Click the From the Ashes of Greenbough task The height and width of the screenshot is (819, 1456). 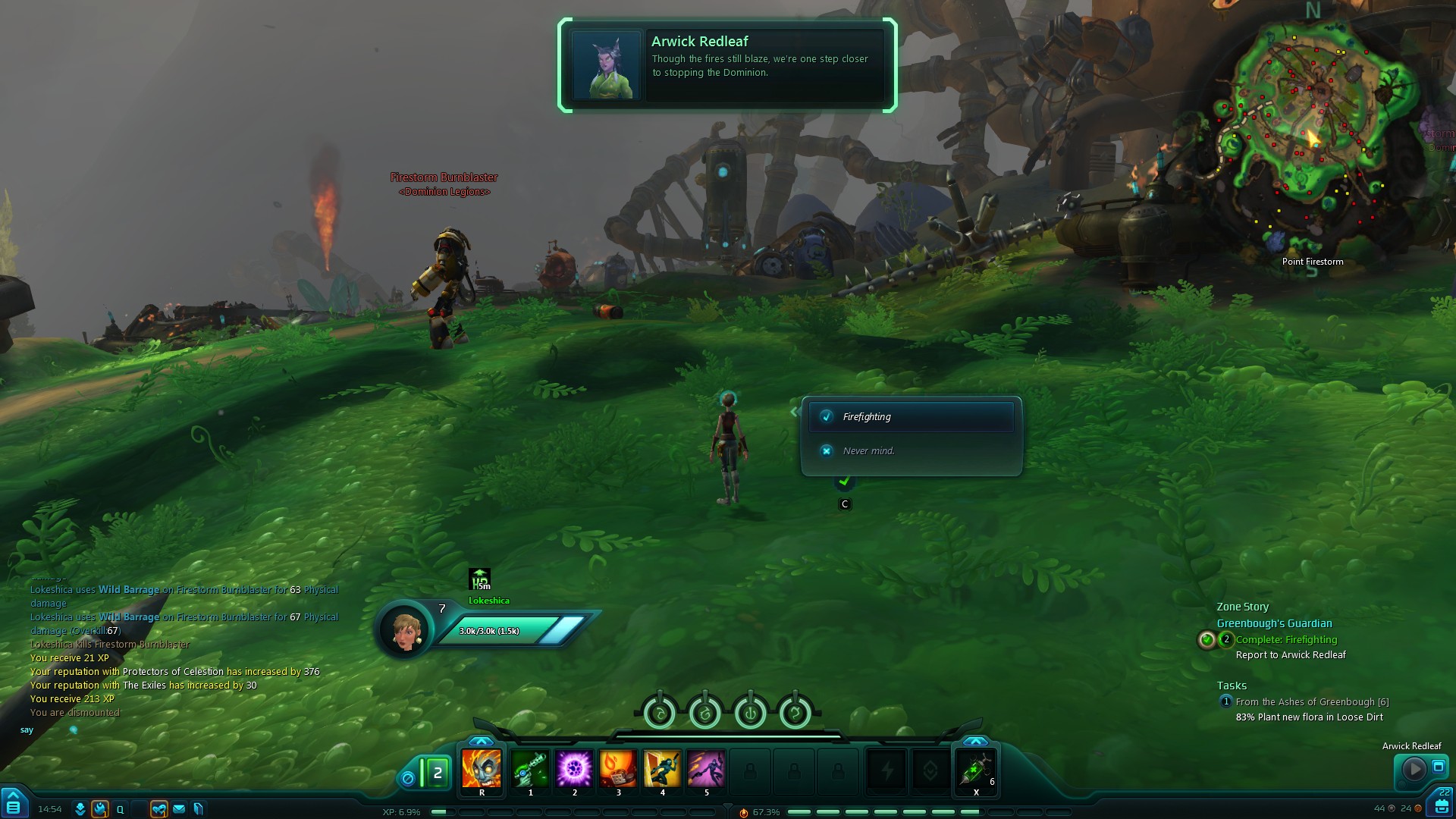(1312, 702)
